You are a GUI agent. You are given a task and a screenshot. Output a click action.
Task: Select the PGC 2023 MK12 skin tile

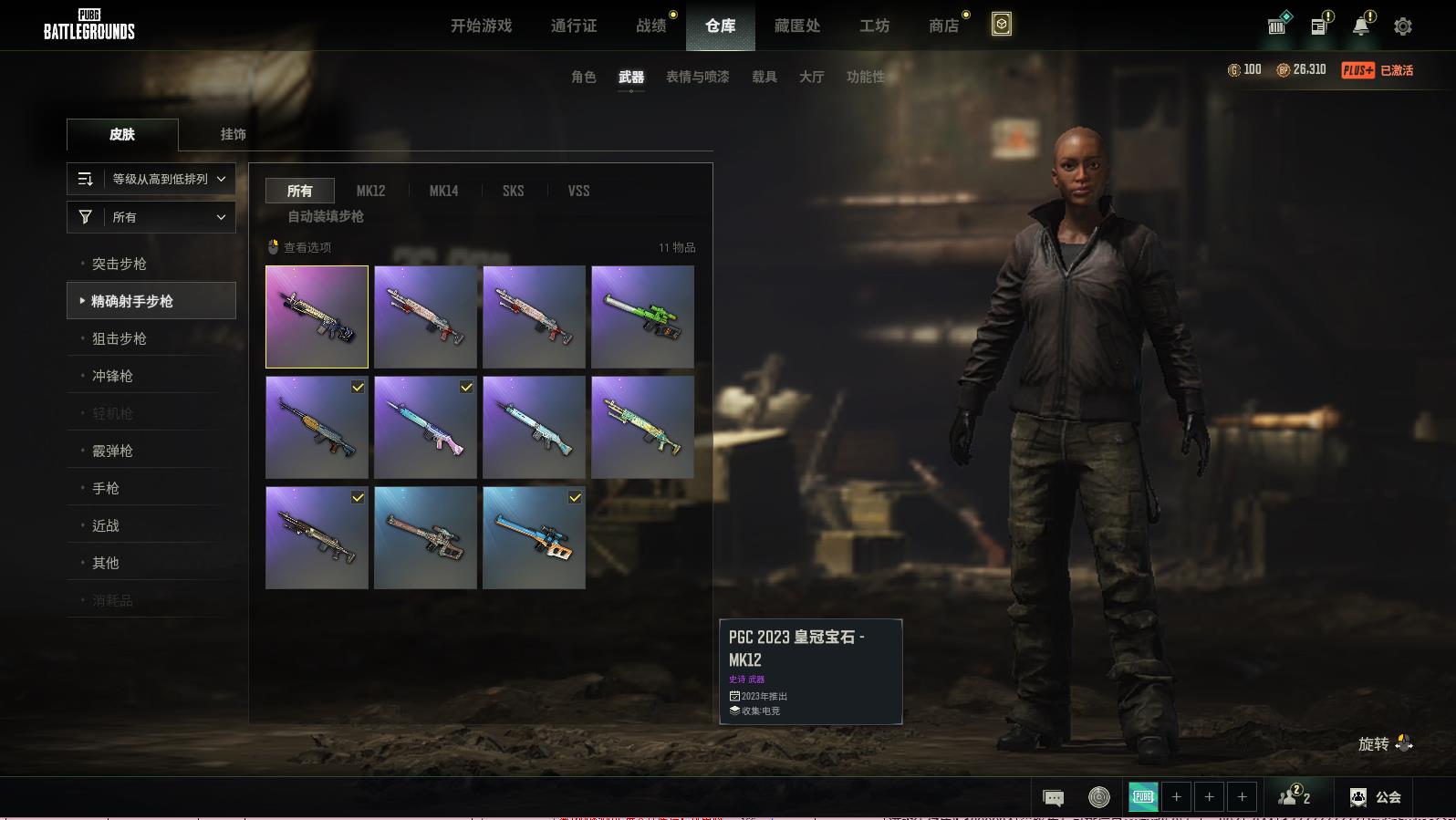click(317, 317)
